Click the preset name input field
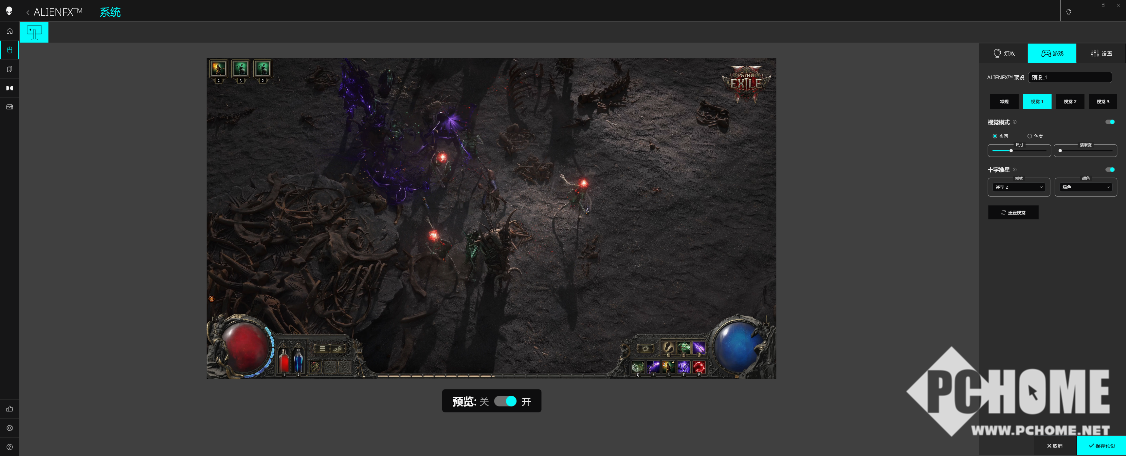 click(x=1071, y=76)
